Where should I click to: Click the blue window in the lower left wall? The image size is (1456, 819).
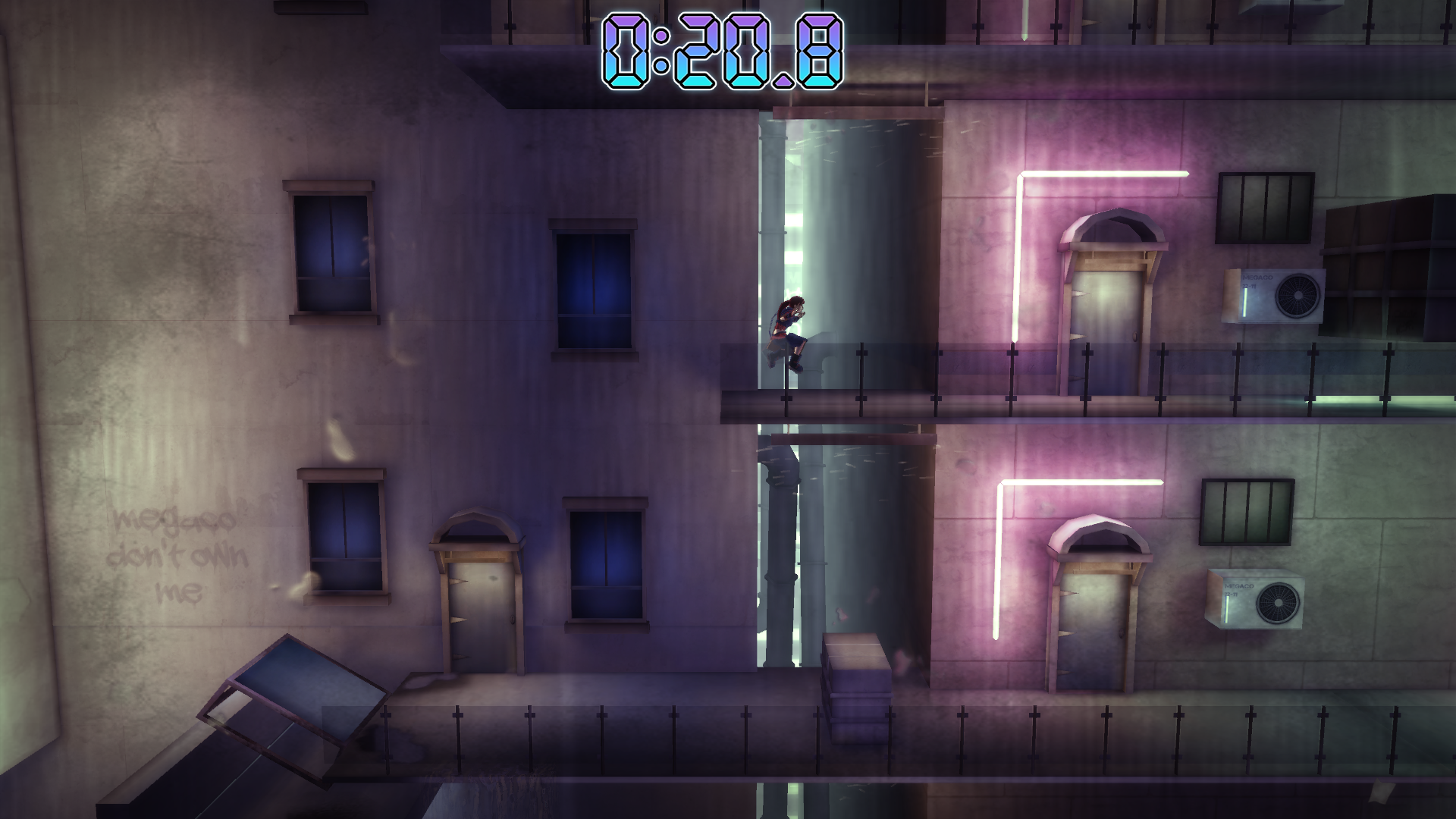click(345, 538)
